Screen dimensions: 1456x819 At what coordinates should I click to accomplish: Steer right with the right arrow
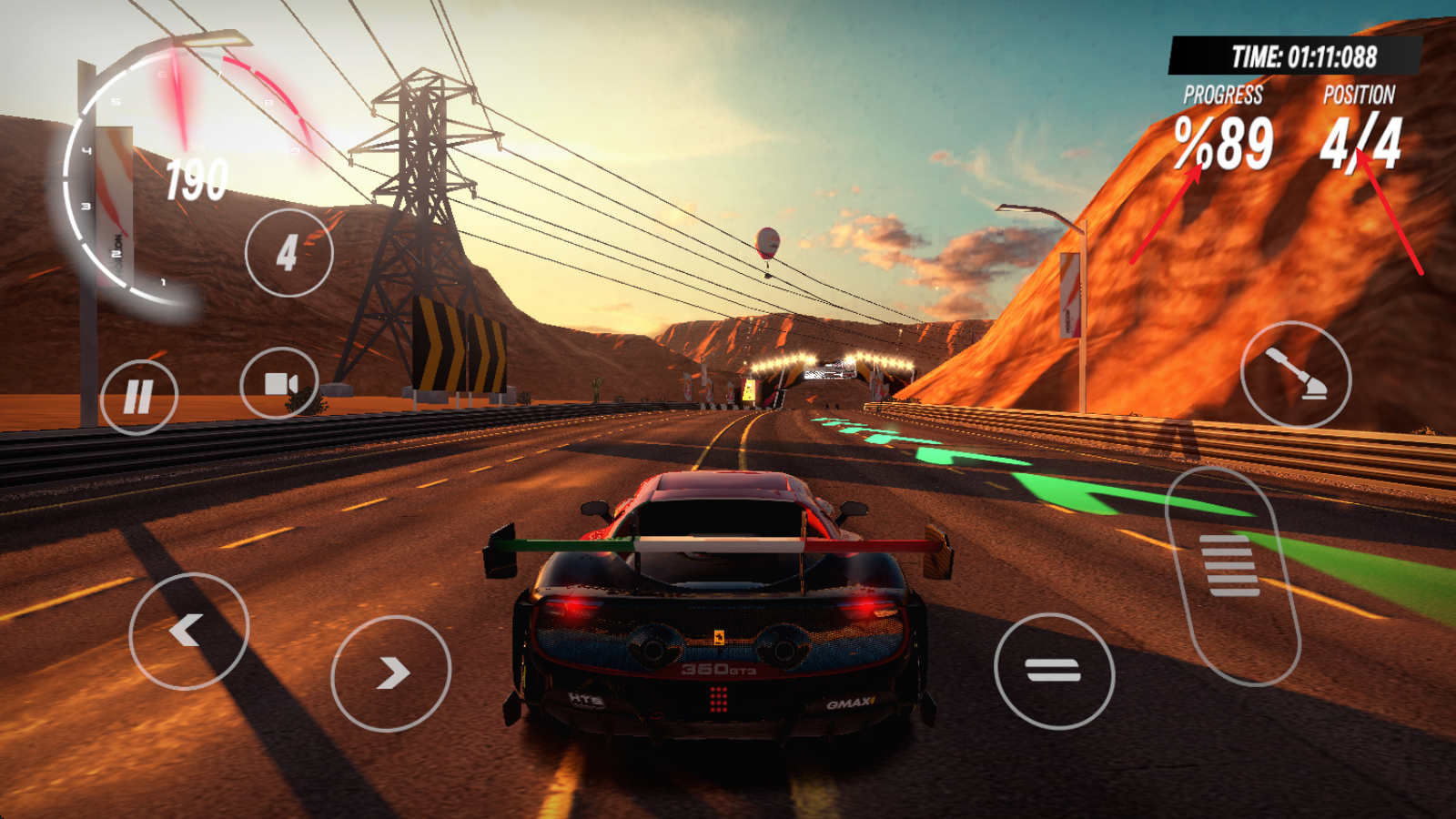point(390,673)
